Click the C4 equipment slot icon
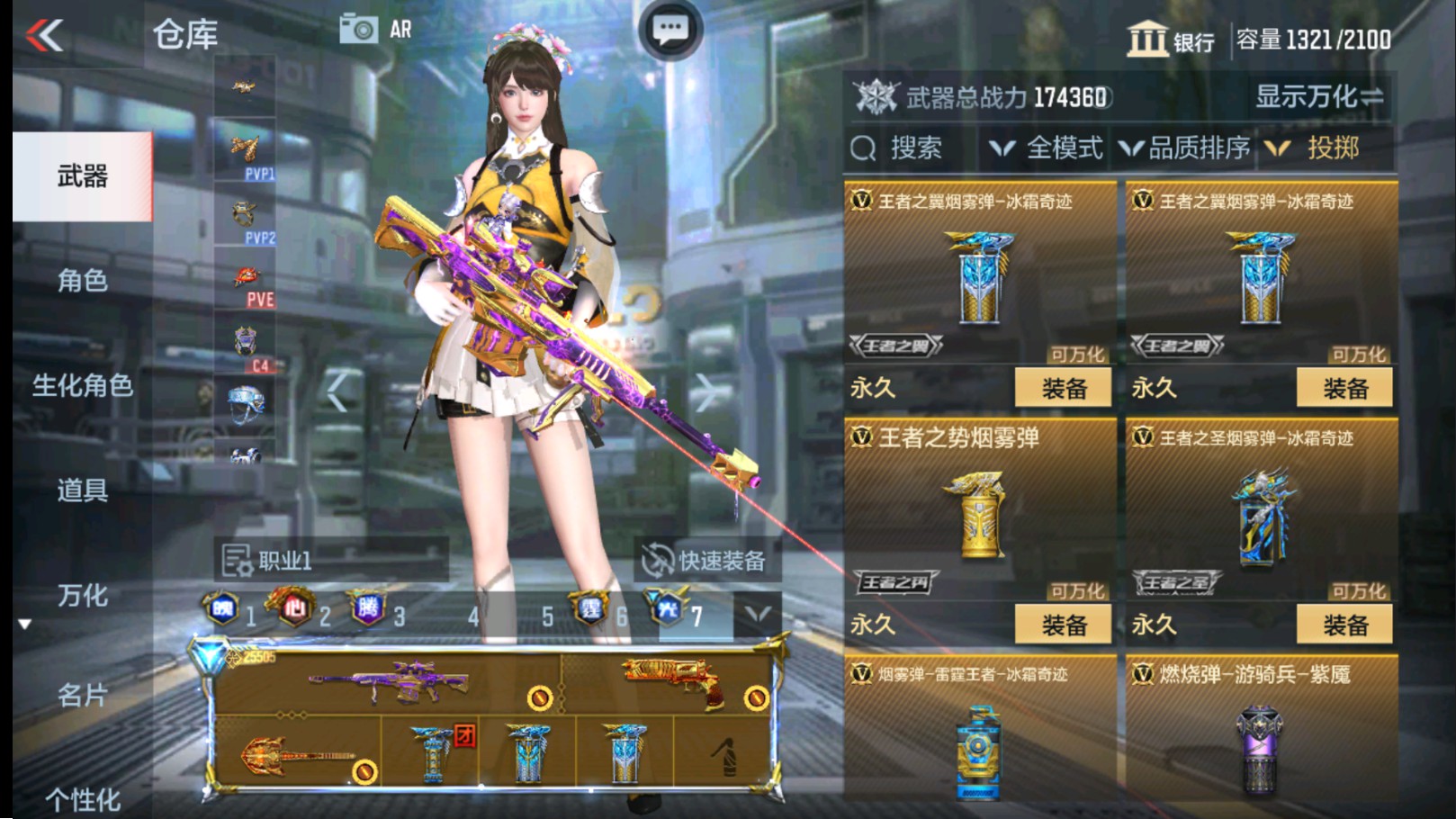The width and height of the screenshot is (1456, 819). (x=245, y=340)
